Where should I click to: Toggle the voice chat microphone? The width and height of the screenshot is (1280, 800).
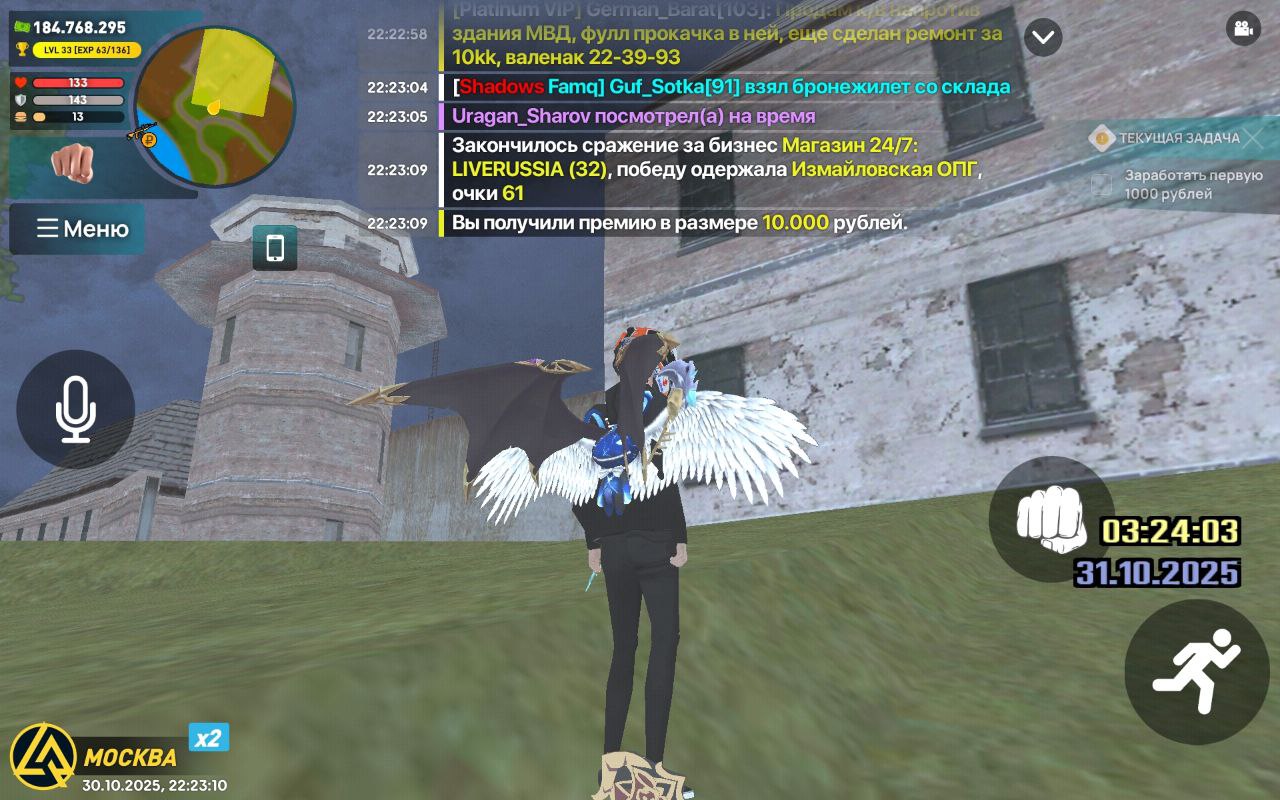click(x=73, y=410)
